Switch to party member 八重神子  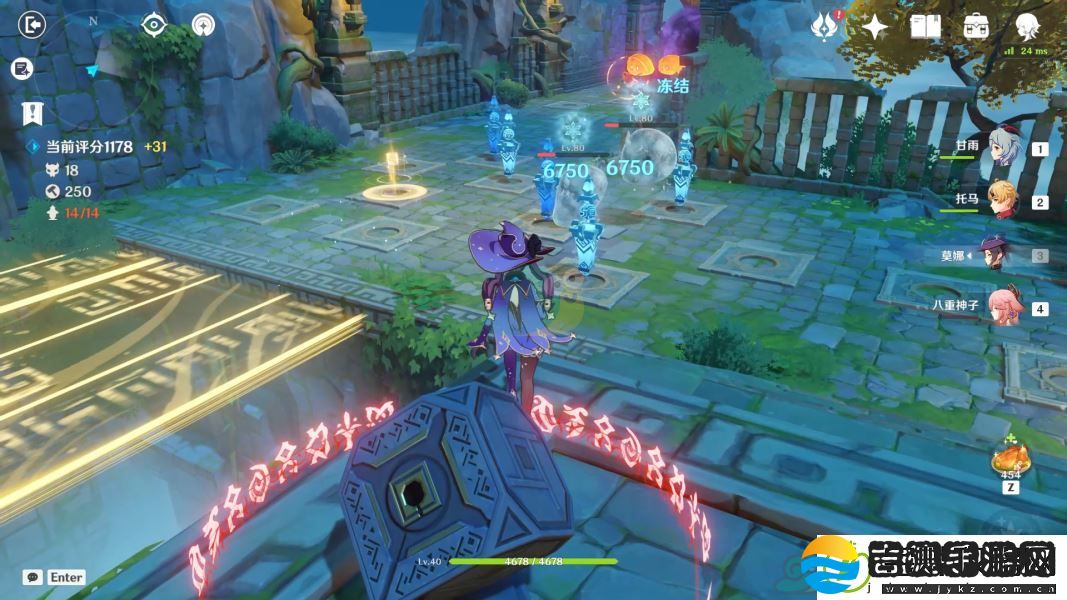point(1001,308)
